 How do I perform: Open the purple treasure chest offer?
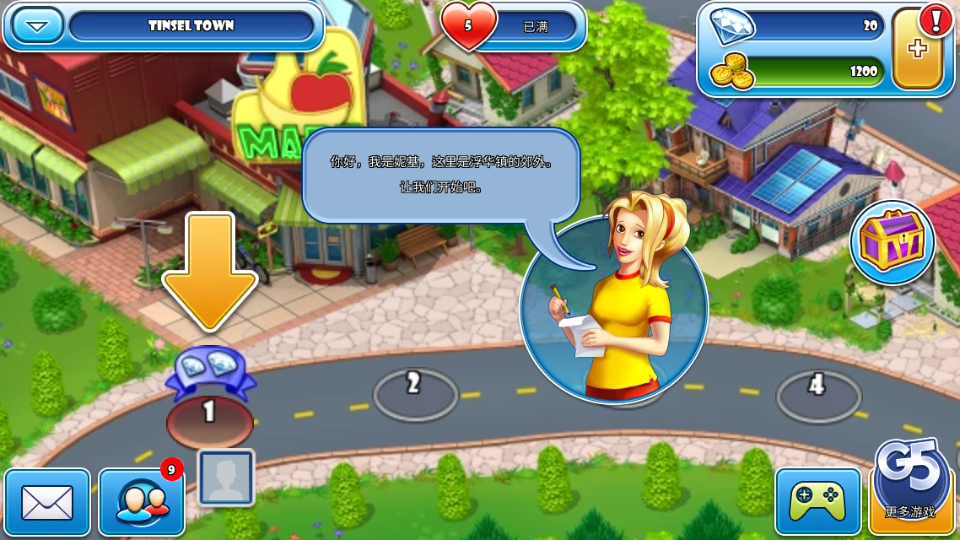[892, 242]
